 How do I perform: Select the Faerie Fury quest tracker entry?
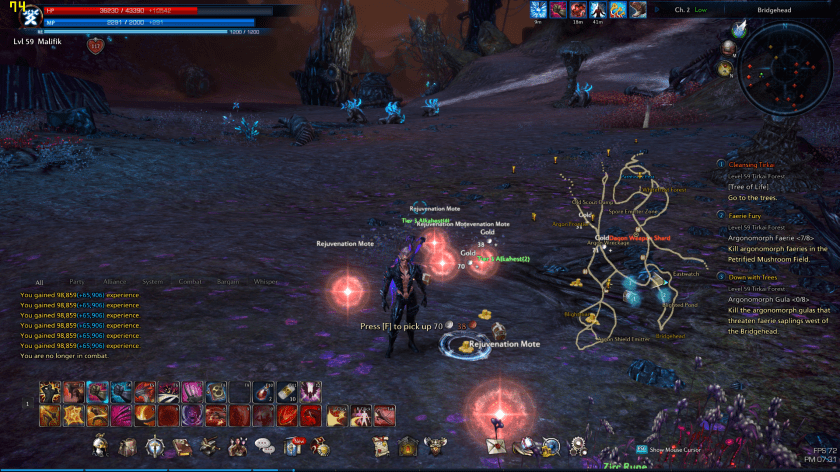[x=751, y=215]
